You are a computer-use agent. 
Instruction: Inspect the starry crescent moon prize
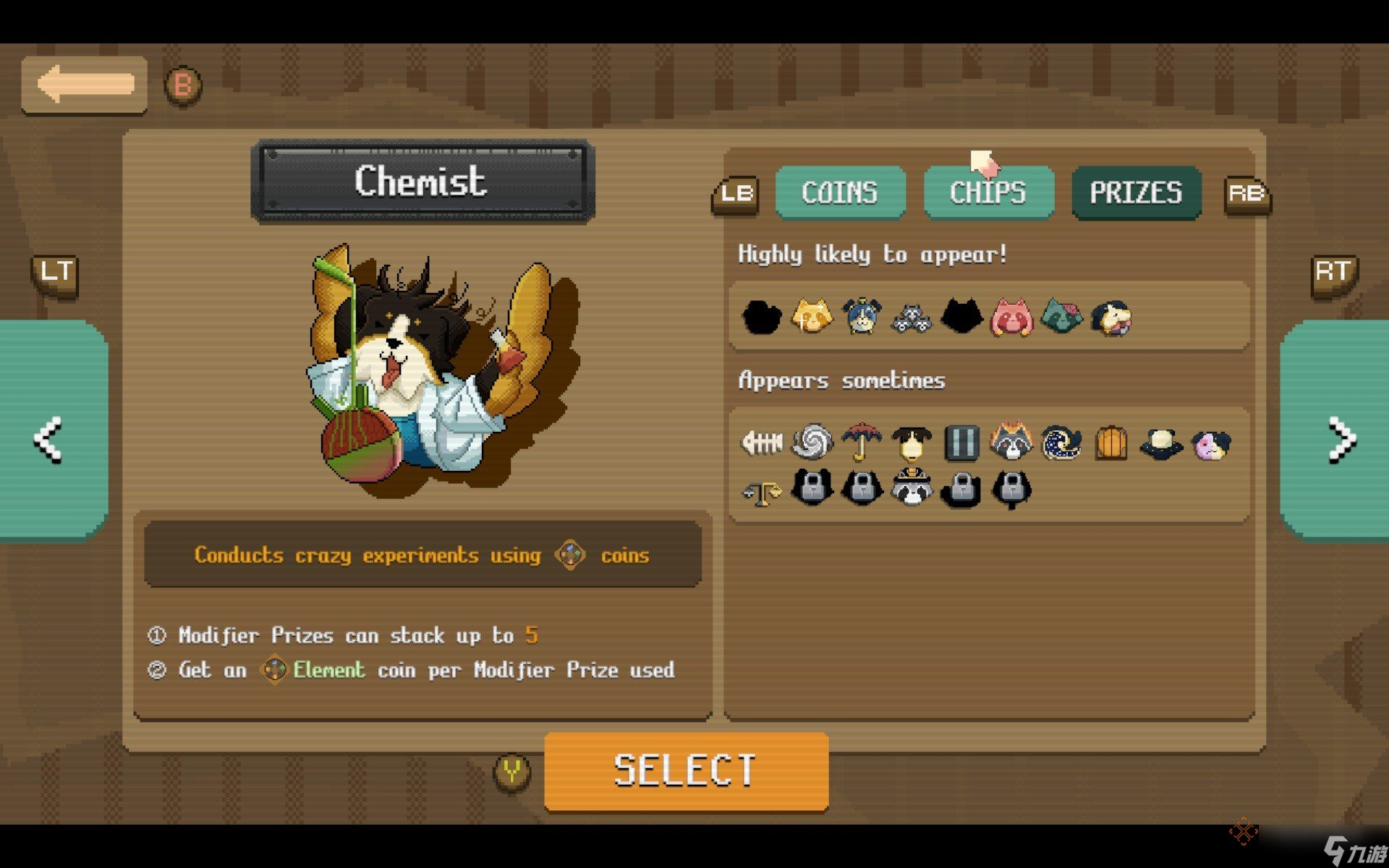pos(1061,442)
